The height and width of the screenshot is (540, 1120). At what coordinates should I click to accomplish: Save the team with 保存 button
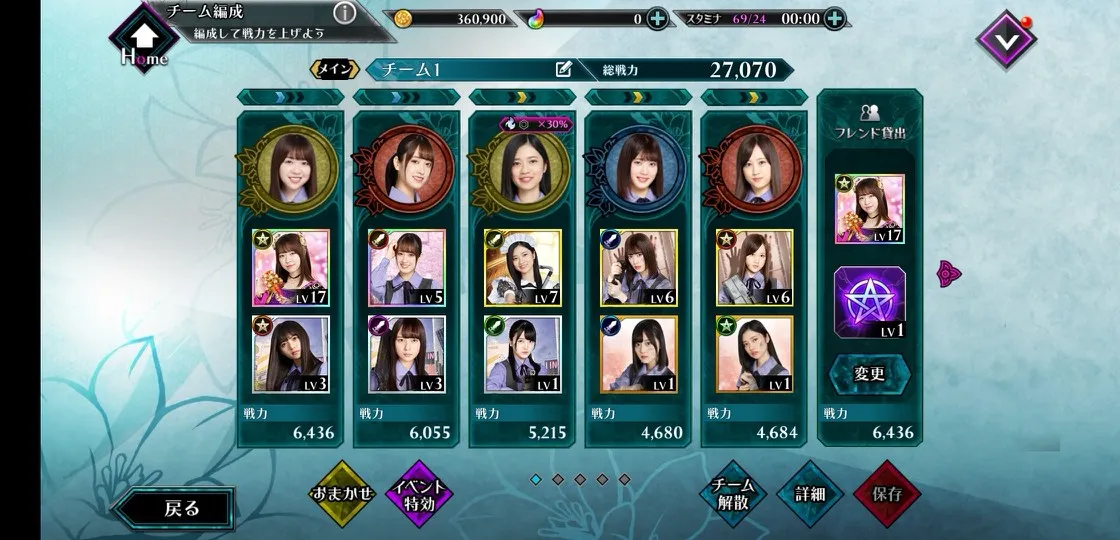[x=886, y=494]
